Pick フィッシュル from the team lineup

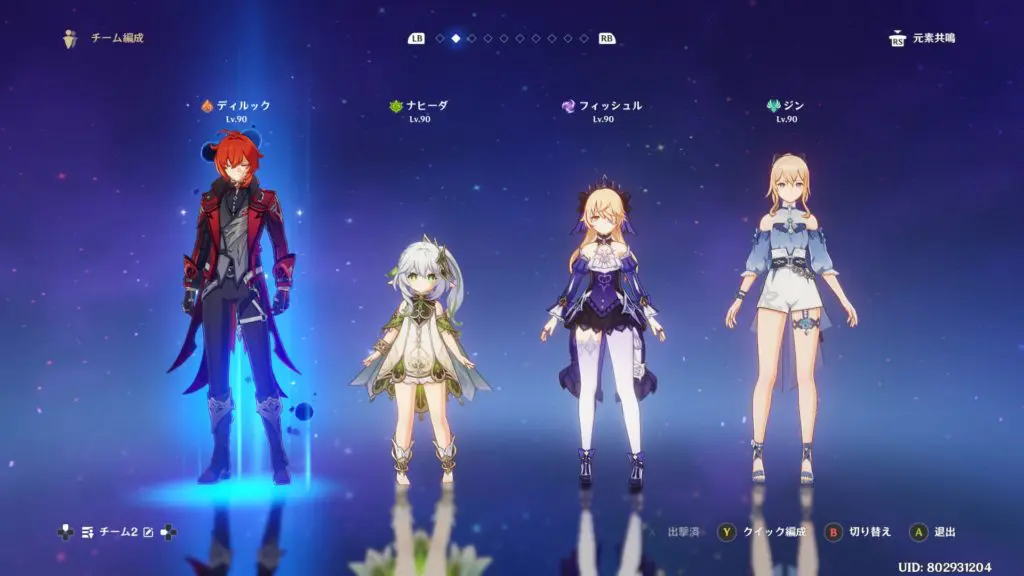[x=602, y=310]
